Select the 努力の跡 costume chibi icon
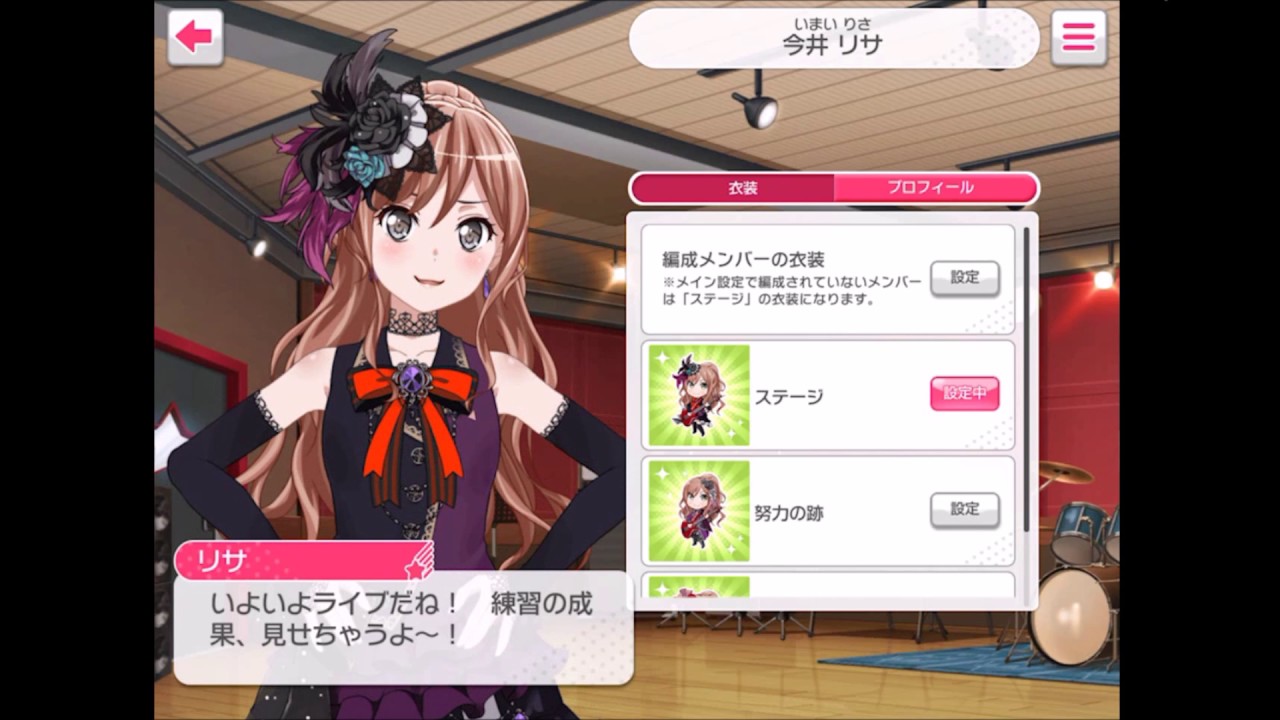Image resolution: width=1280 pixels, height=720 pixels. (x=698, y=509)
